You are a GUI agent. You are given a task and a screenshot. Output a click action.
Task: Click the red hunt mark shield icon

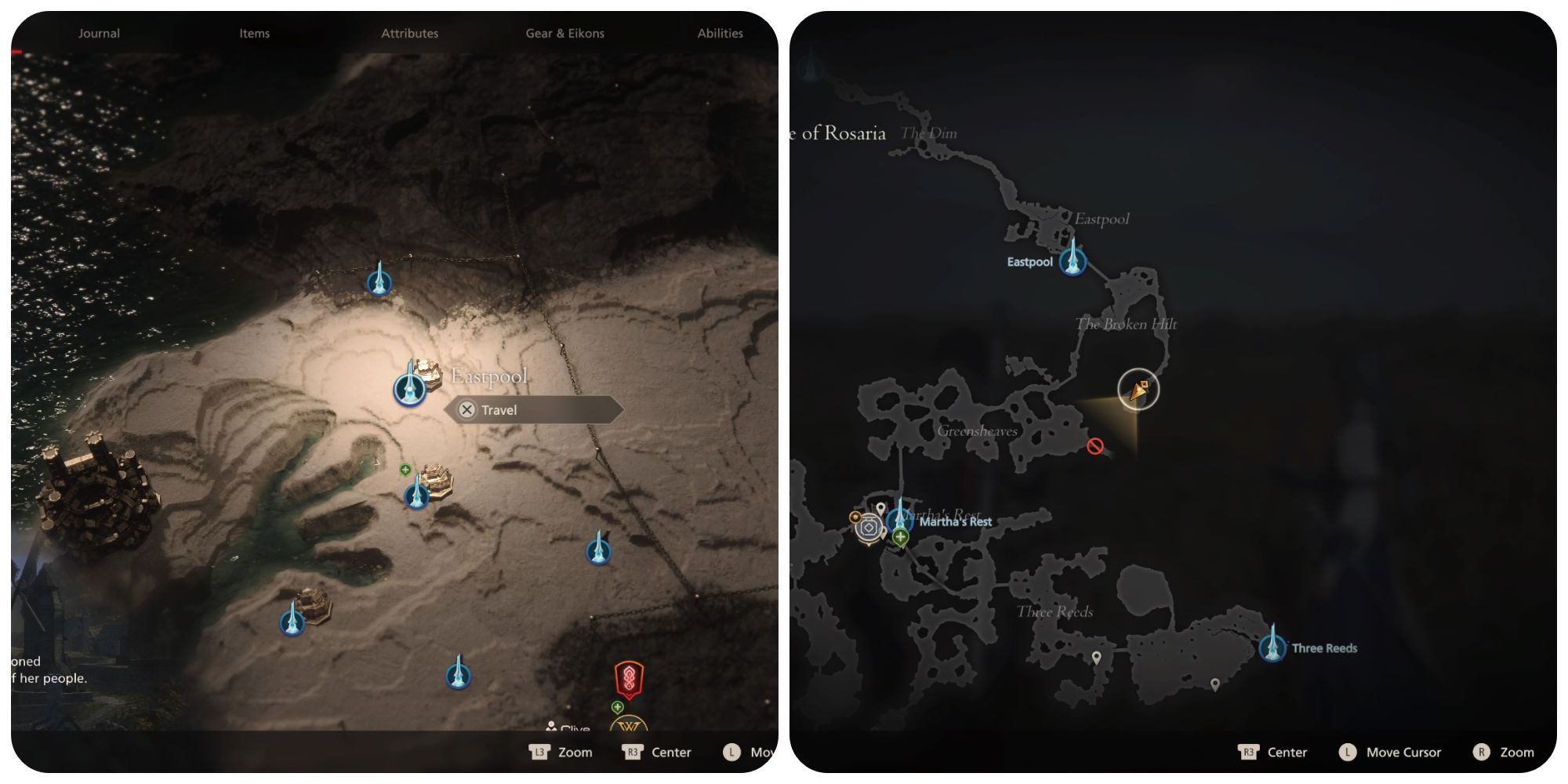[628, 680]
